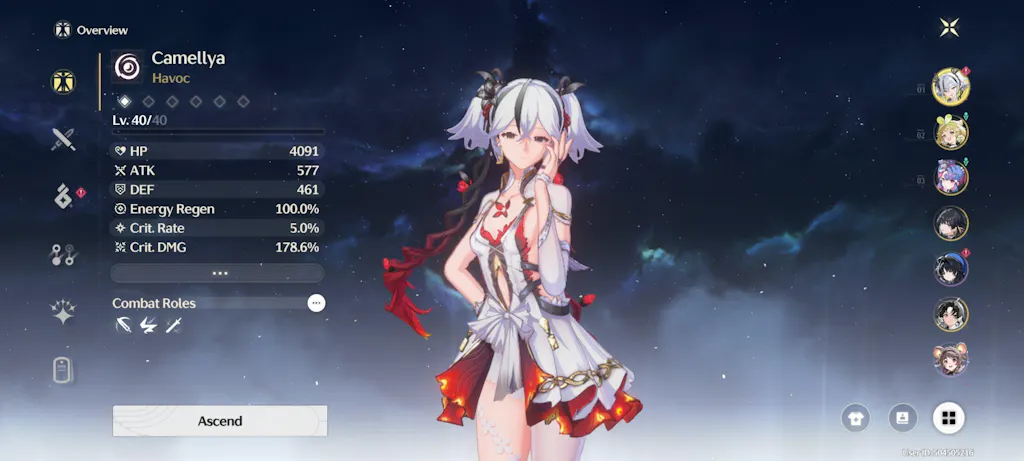Open Combat Roles details via the round ellipsis button
The width and height of the screenshot is (1024, 461).
316,303
